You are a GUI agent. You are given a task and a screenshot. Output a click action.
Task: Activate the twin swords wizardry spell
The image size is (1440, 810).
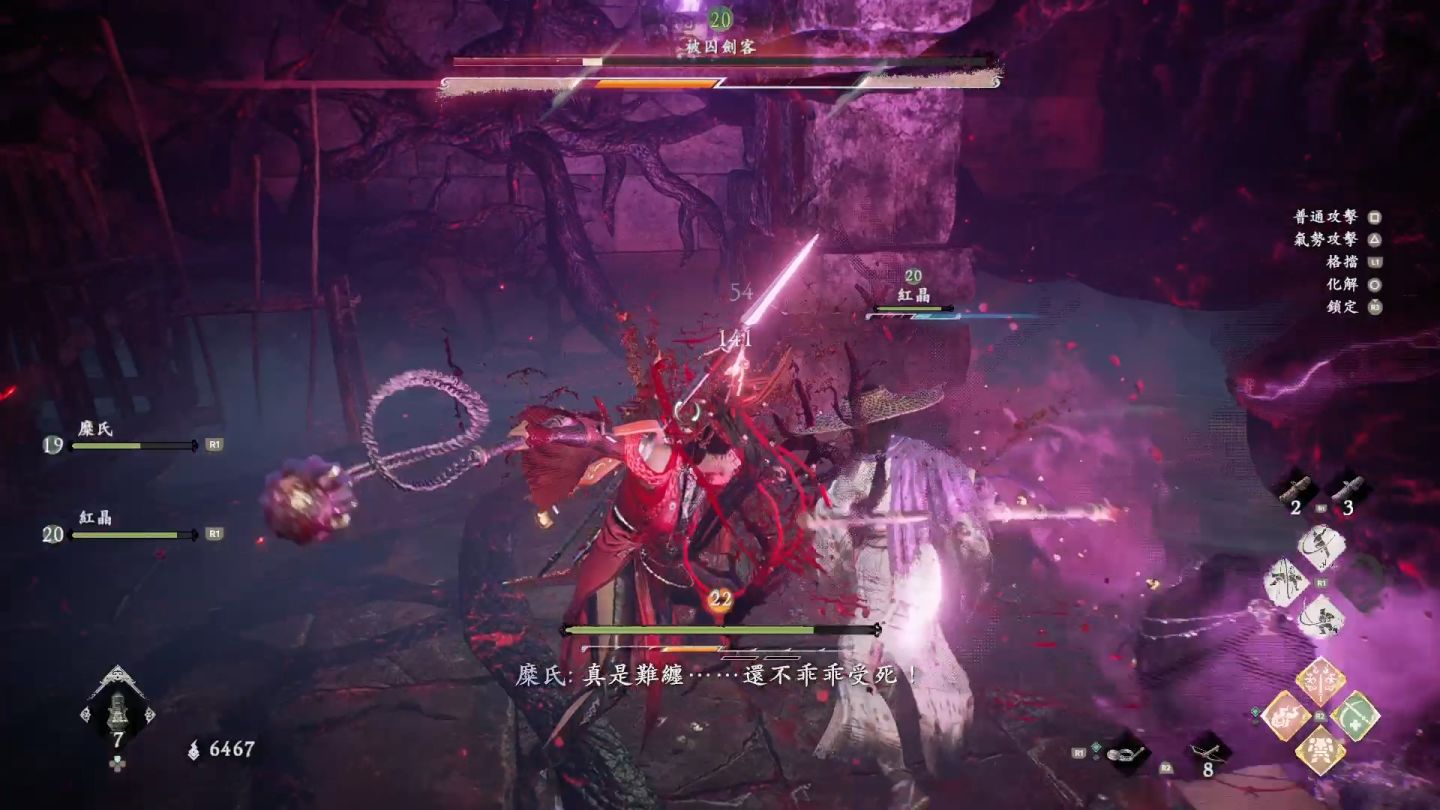1320,682
